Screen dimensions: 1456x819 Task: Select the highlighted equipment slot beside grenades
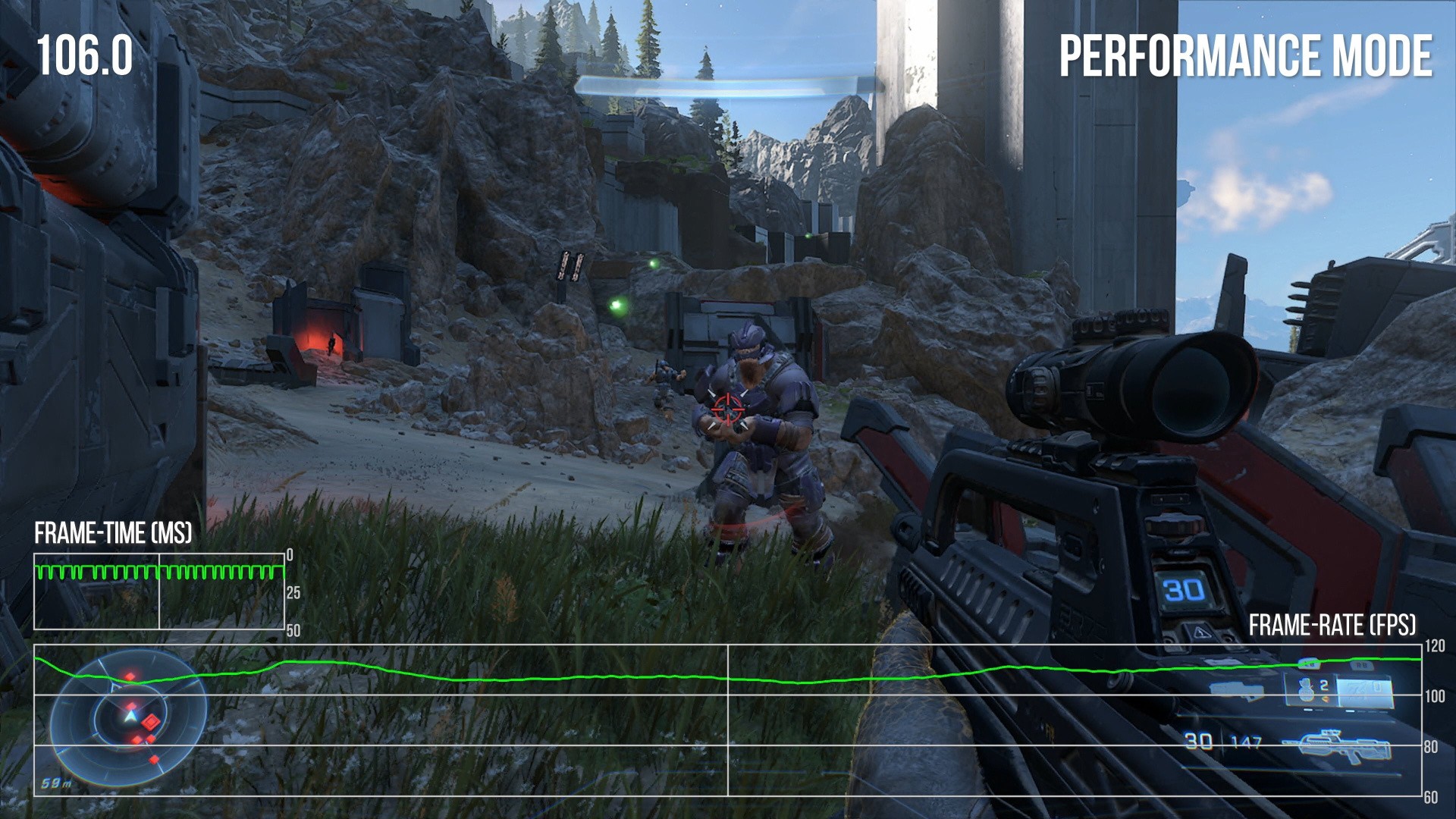[1363, 691]
